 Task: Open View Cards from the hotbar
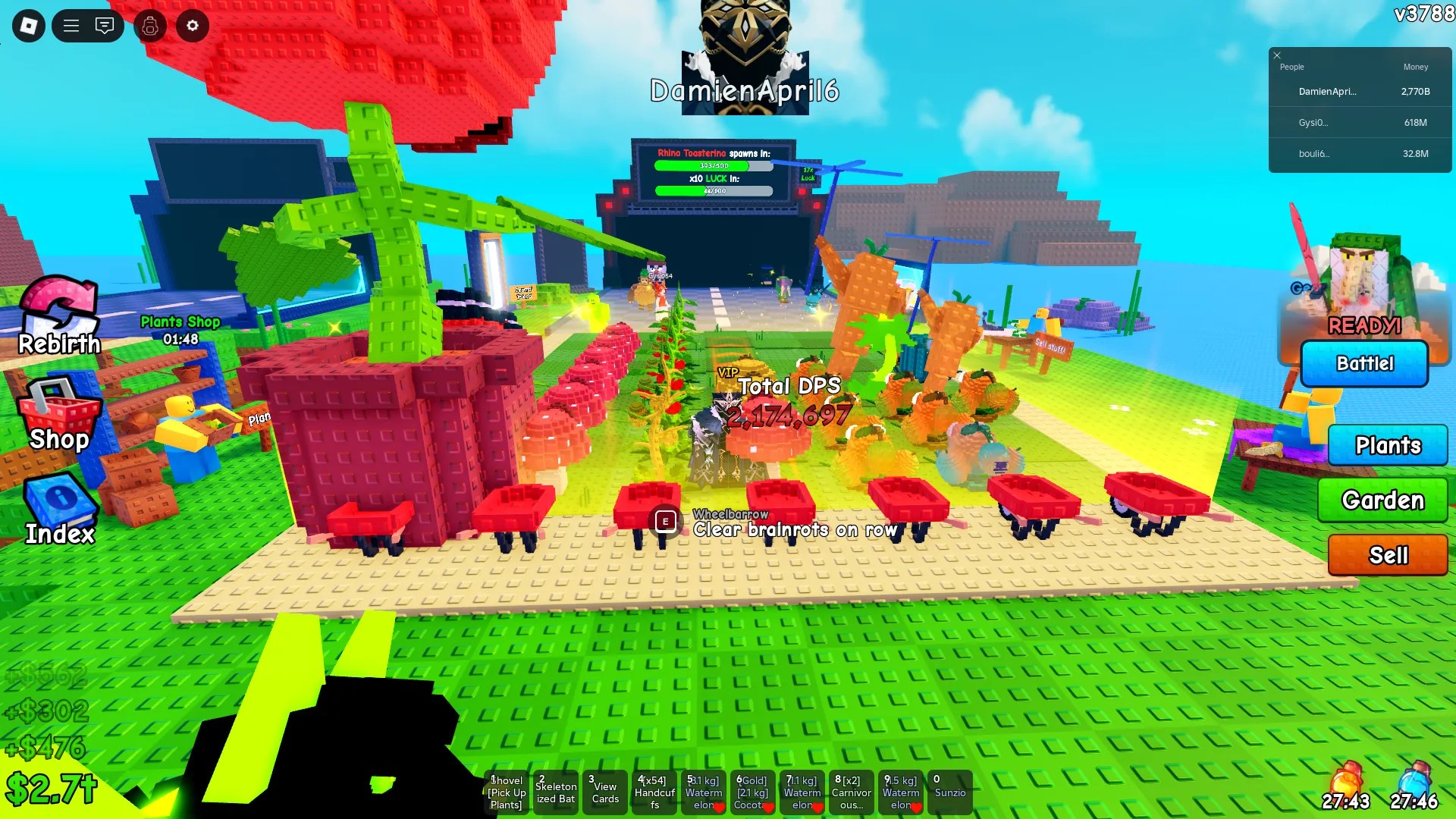pyautogui.click(x=605, y=792)
